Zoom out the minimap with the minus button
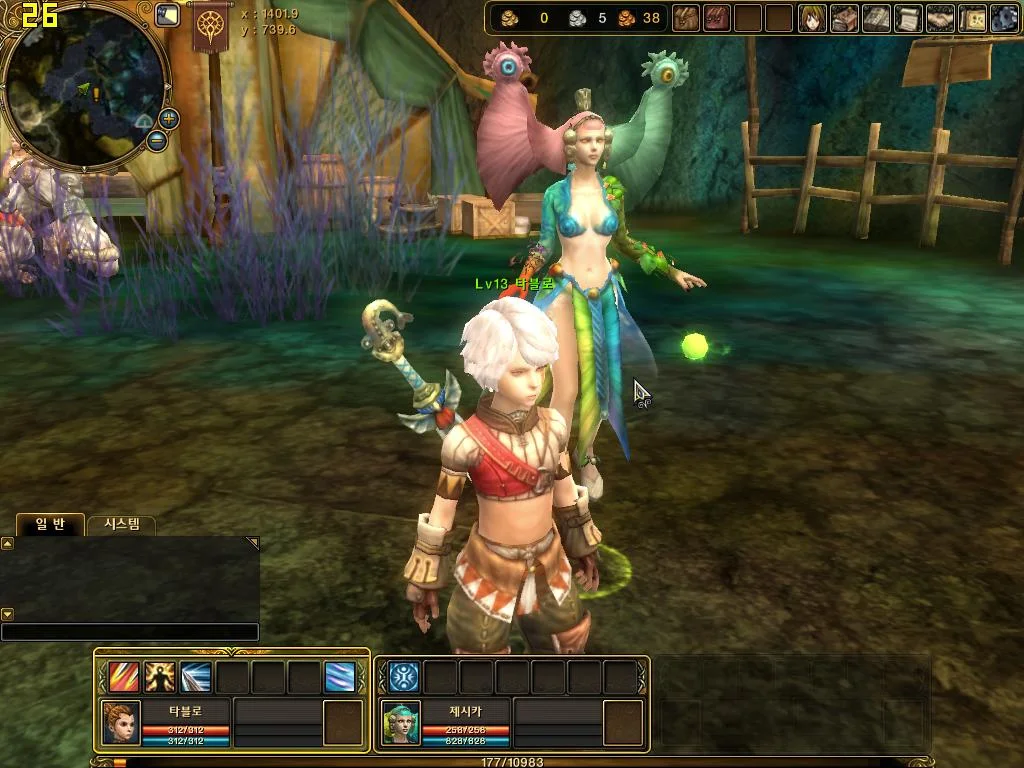The width and height of the screenshot is (1024, 768). coord(156,141)
